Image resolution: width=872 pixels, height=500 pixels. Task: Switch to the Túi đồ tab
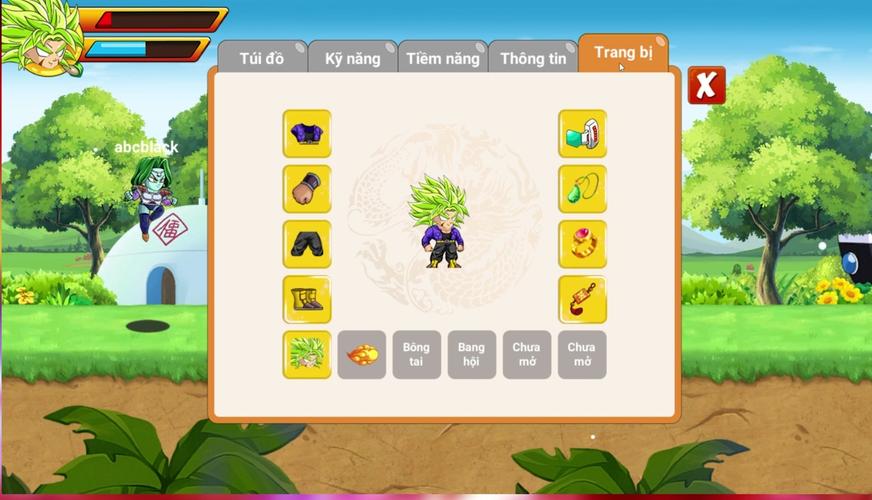(262, 58)
